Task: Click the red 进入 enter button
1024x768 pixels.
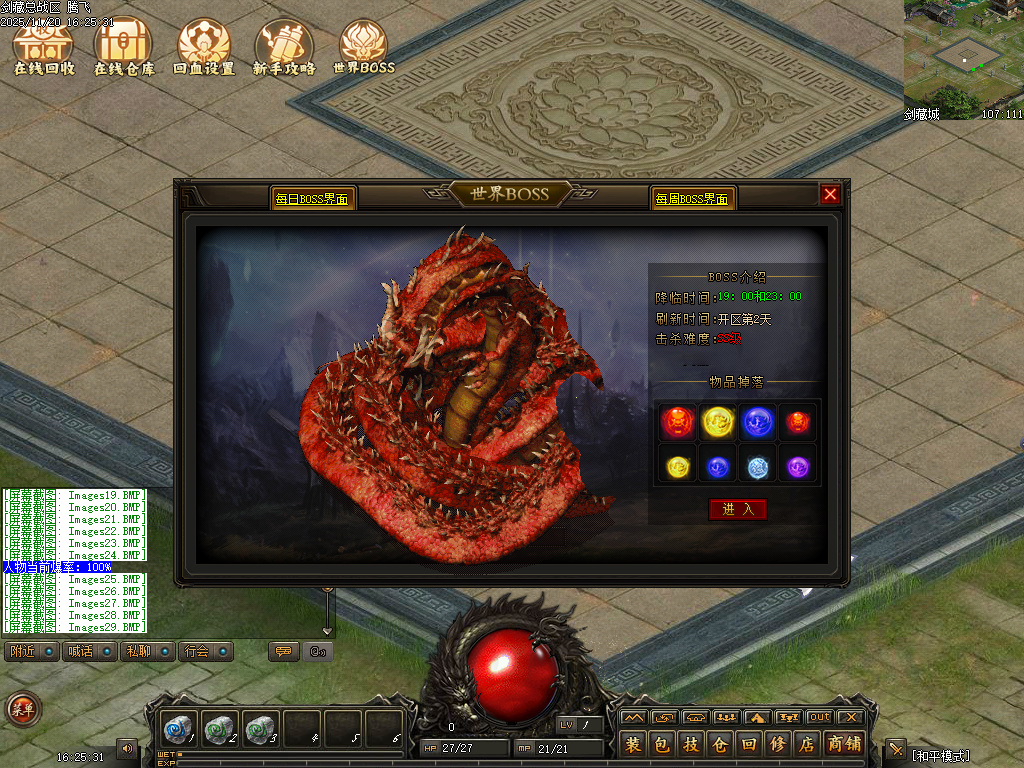Action: click(x=737, y=509)
